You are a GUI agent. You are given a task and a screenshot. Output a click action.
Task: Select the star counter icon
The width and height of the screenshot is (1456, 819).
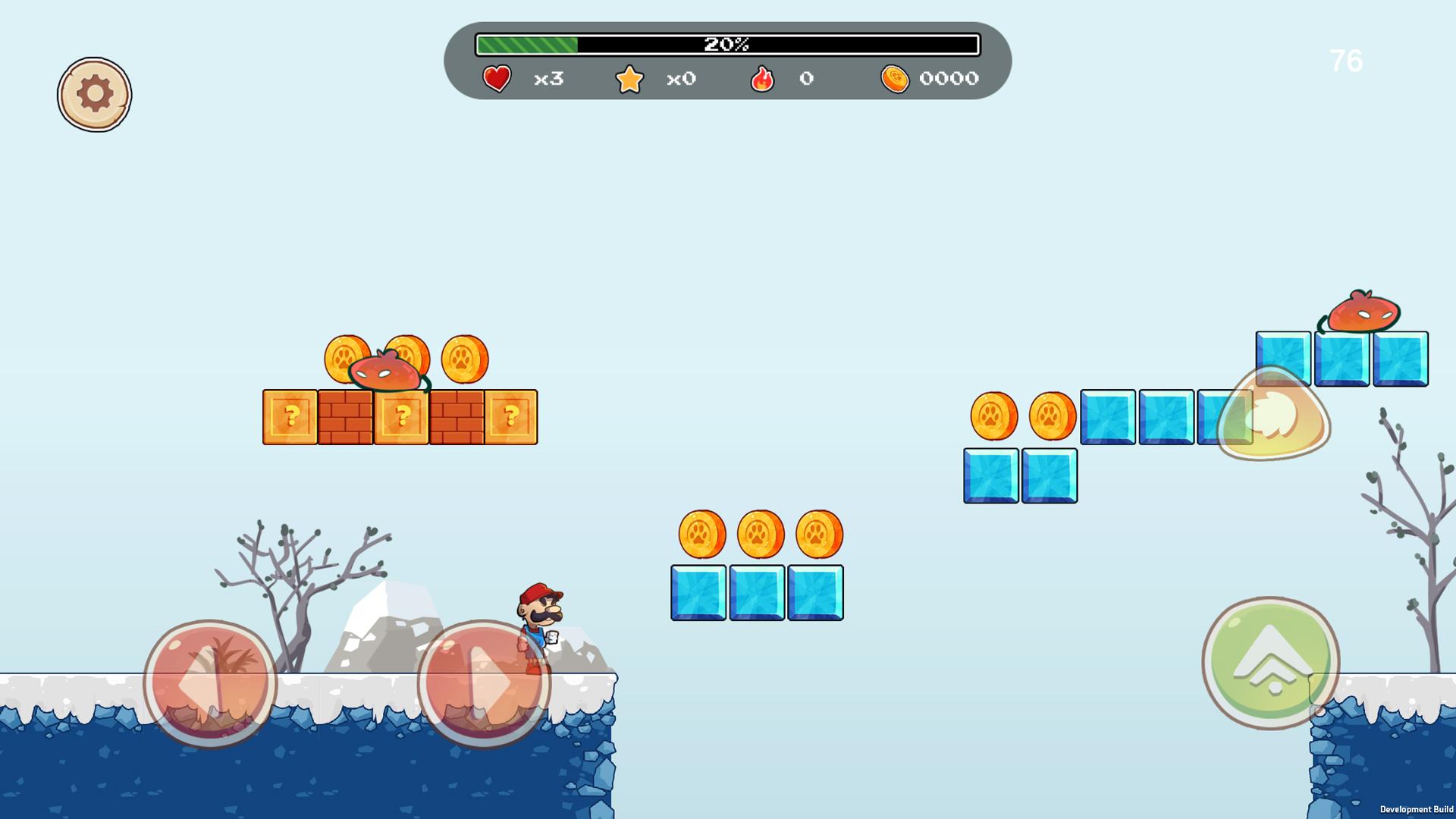click(629, 78)
